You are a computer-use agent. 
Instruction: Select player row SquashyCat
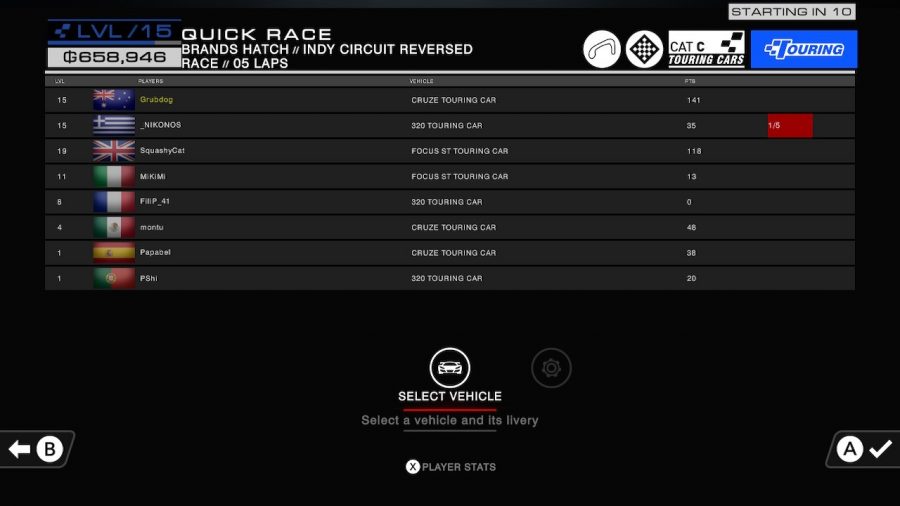[x=450, y=151]
